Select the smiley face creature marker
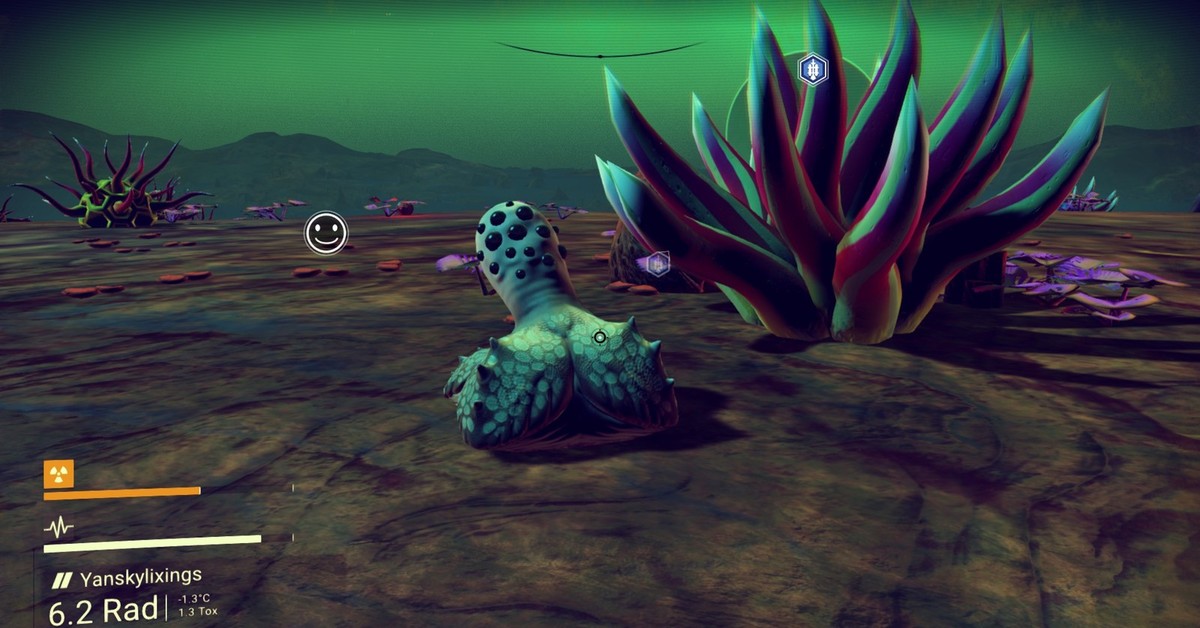 point(326,233)
